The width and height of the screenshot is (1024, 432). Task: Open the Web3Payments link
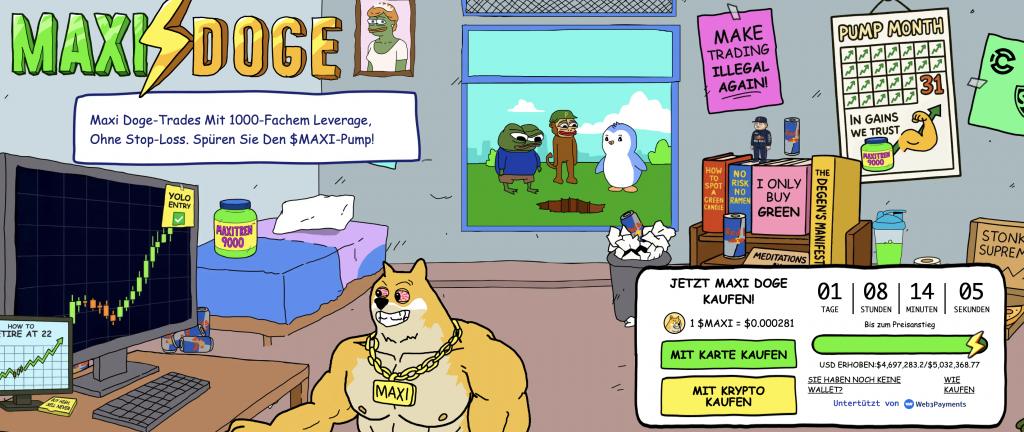click(939, 404)
